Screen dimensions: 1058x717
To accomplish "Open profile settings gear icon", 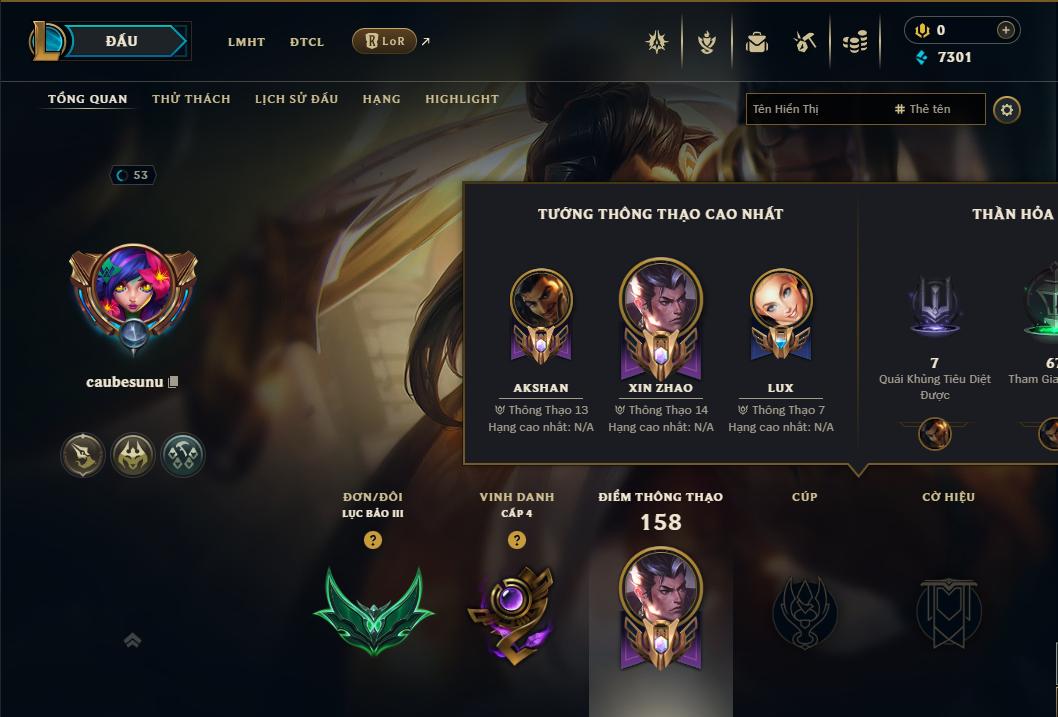I will click(1007, 109).
